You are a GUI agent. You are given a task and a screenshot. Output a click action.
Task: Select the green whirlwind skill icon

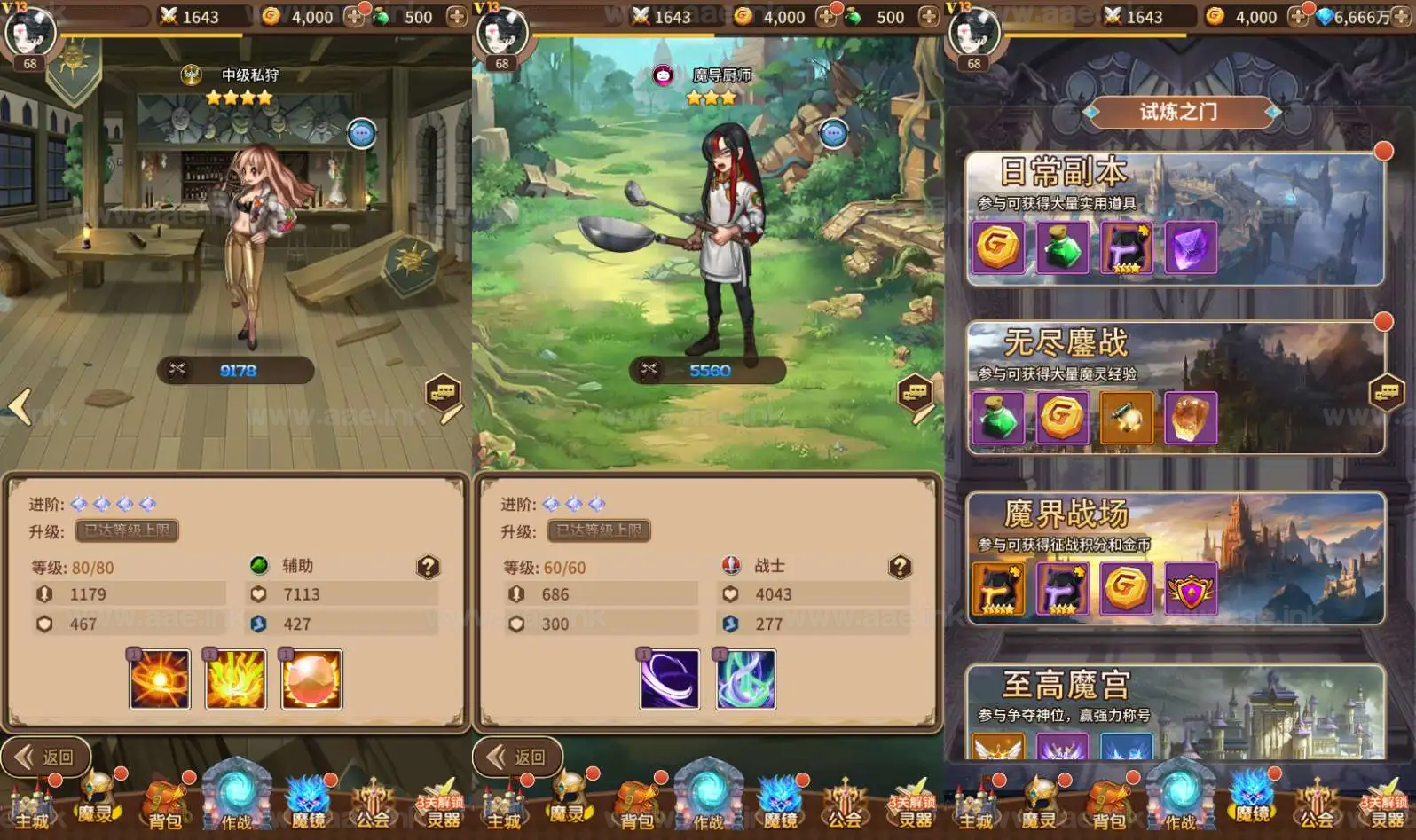point(746,679)
